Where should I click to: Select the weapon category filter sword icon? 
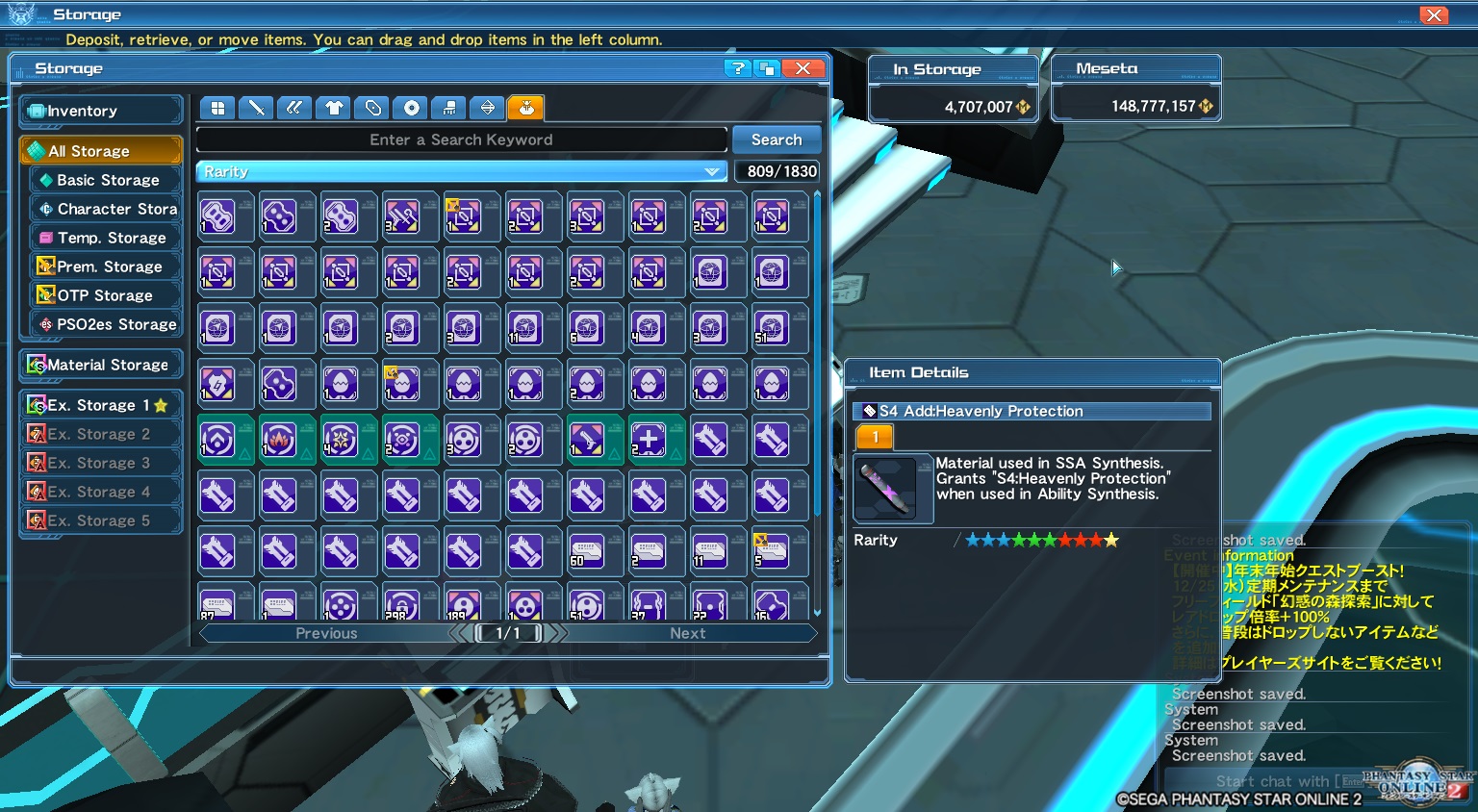[256, 108]
